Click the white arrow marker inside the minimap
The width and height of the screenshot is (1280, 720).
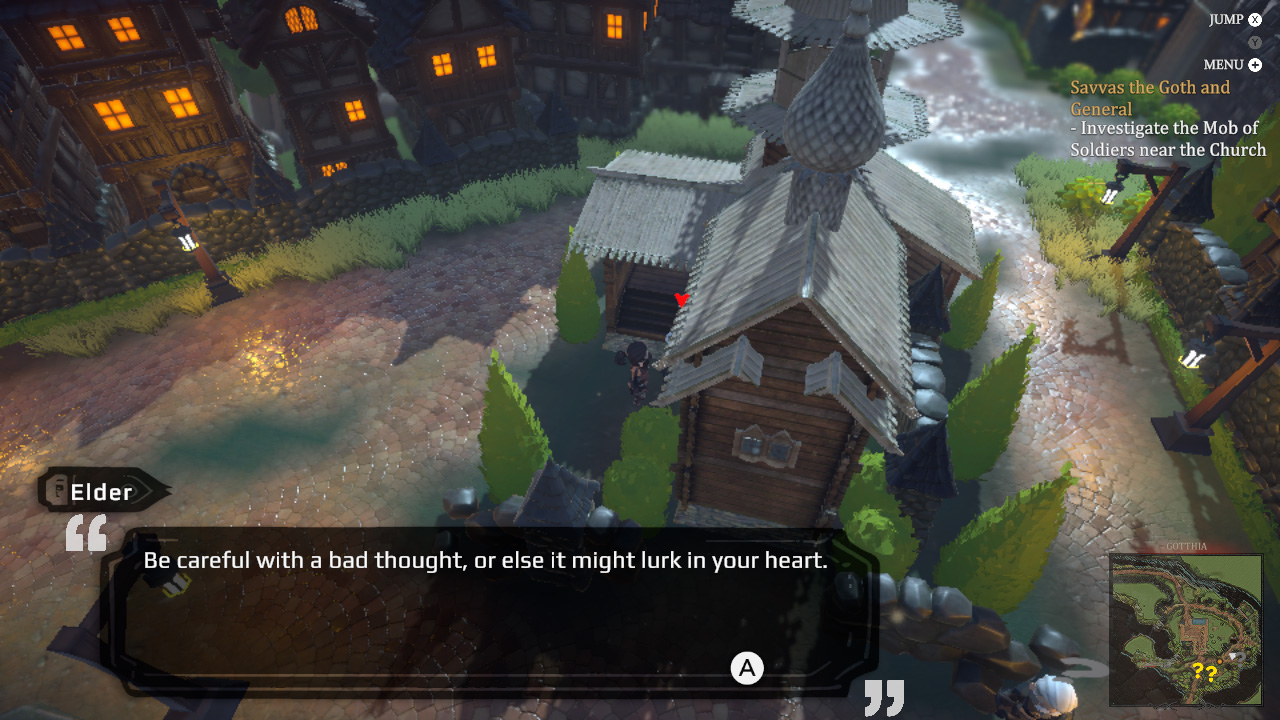pos(1233,656)
